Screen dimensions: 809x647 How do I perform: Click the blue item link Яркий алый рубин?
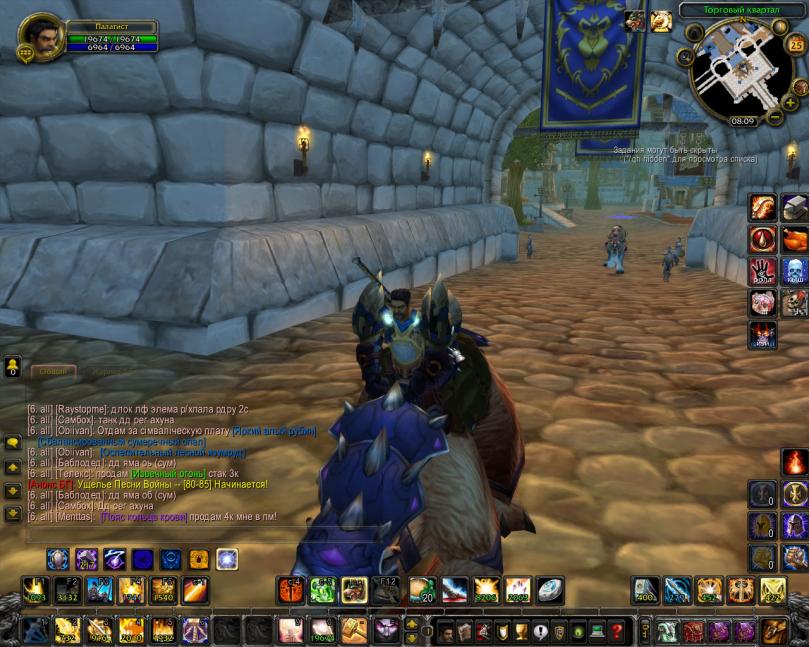tap(274, 431)
